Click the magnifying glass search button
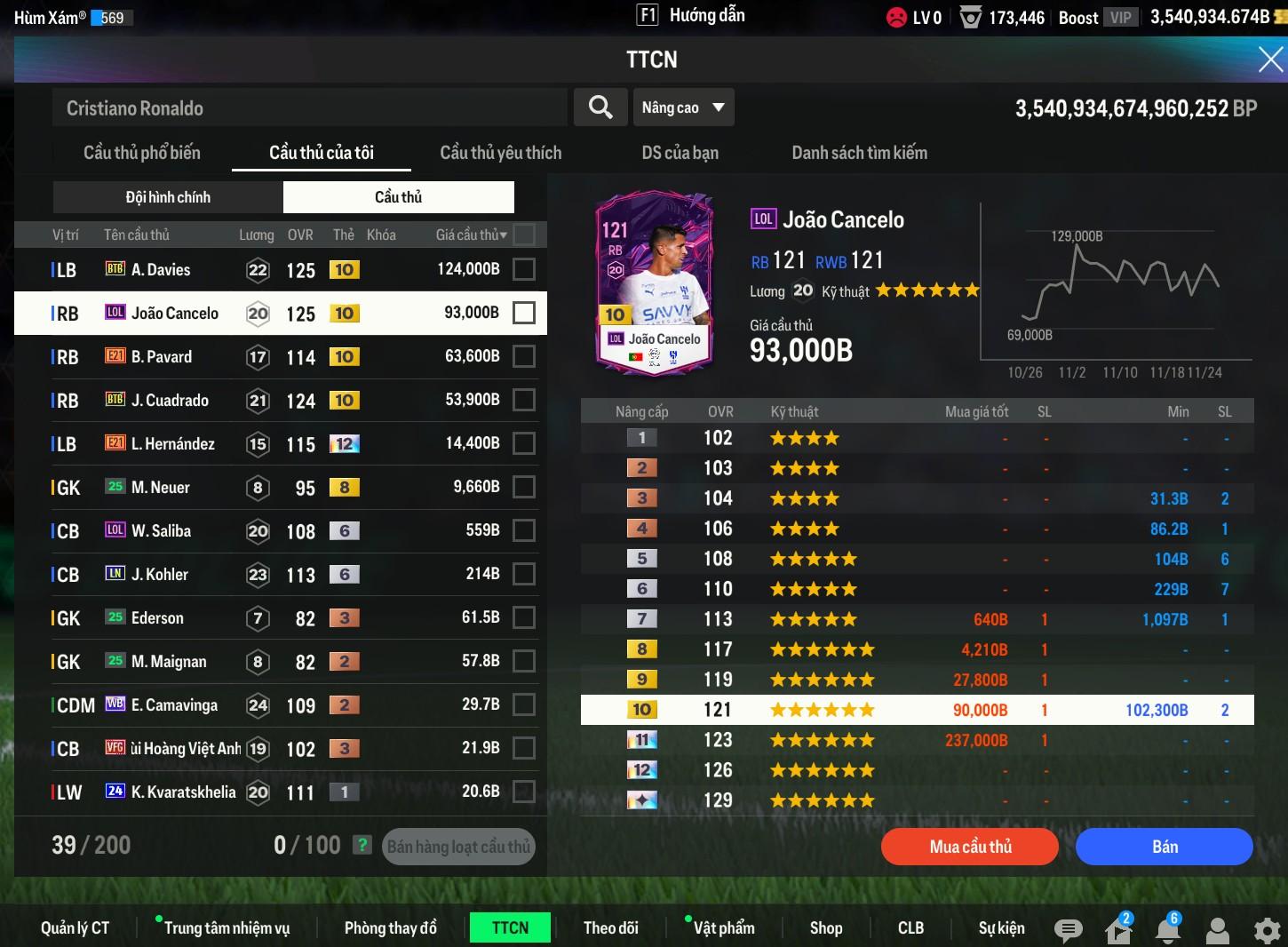The height and width of the screenshot is (947, 1288). click(x=600, y=107)
